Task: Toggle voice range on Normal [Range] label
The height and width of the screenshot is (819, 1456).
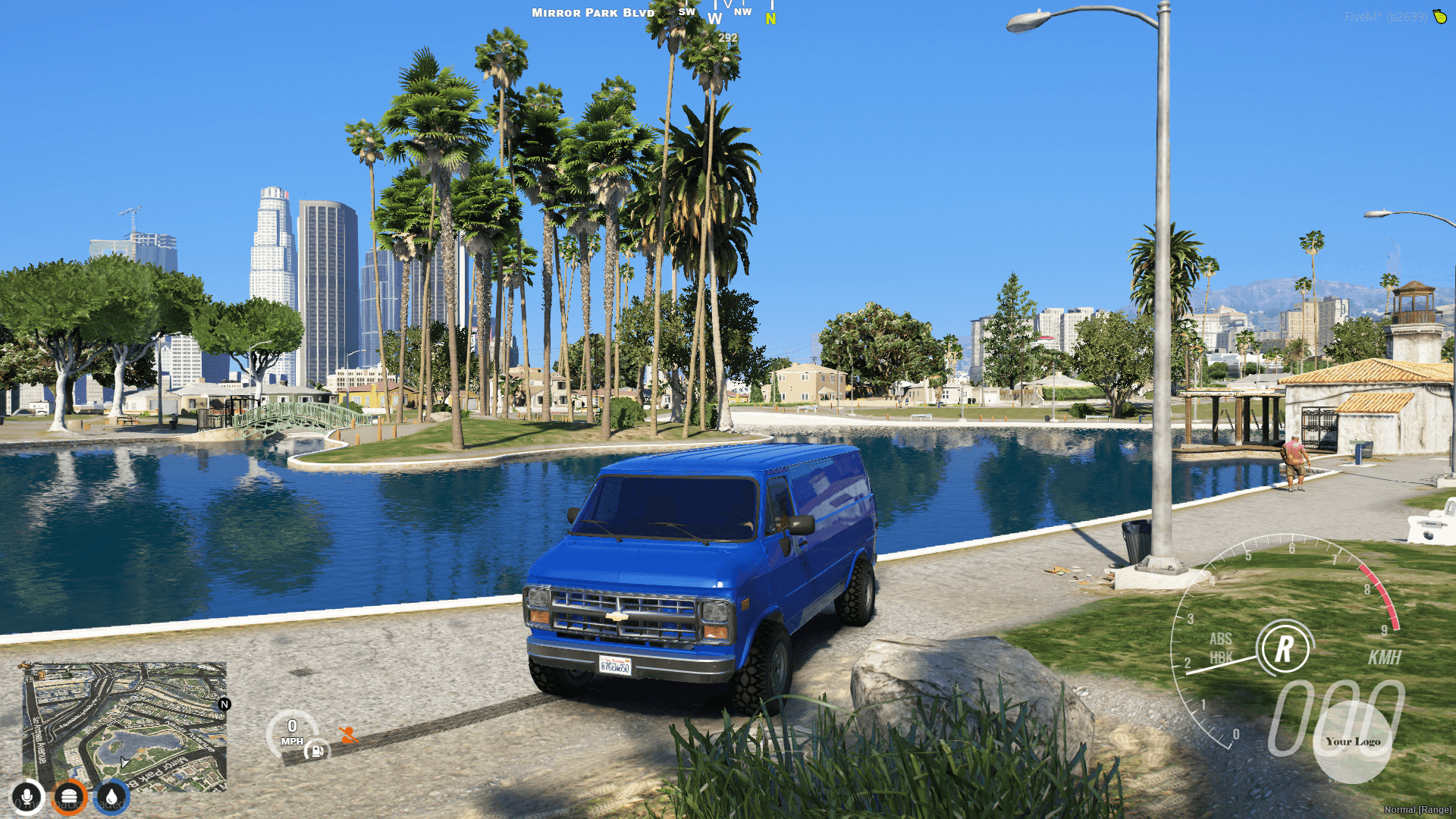Action: click(1417, 811)
